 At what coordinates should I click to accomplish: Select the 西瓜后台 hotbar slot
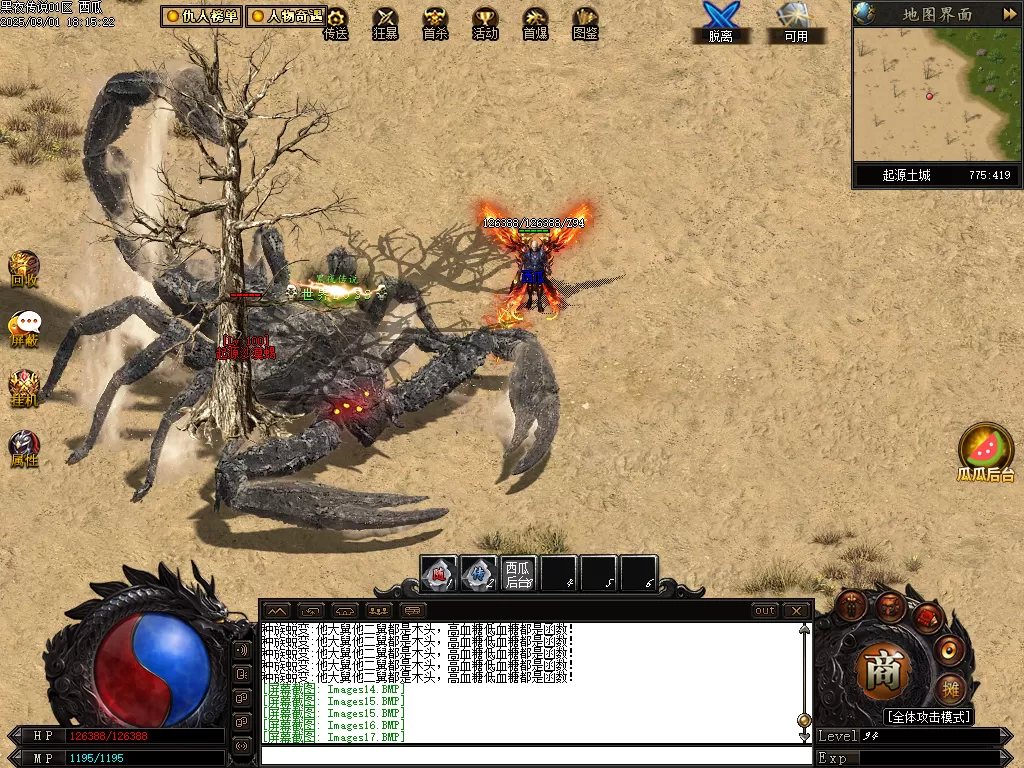pyautogui.click(x=518, y=574)
